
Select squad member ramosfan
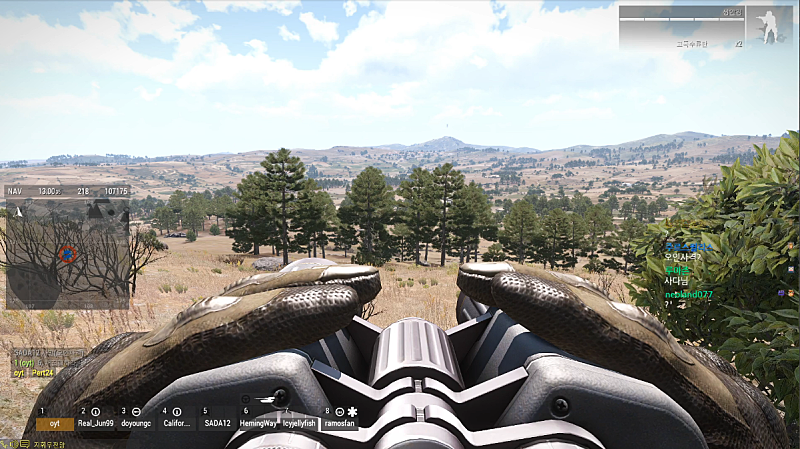(x=339, y=423)
